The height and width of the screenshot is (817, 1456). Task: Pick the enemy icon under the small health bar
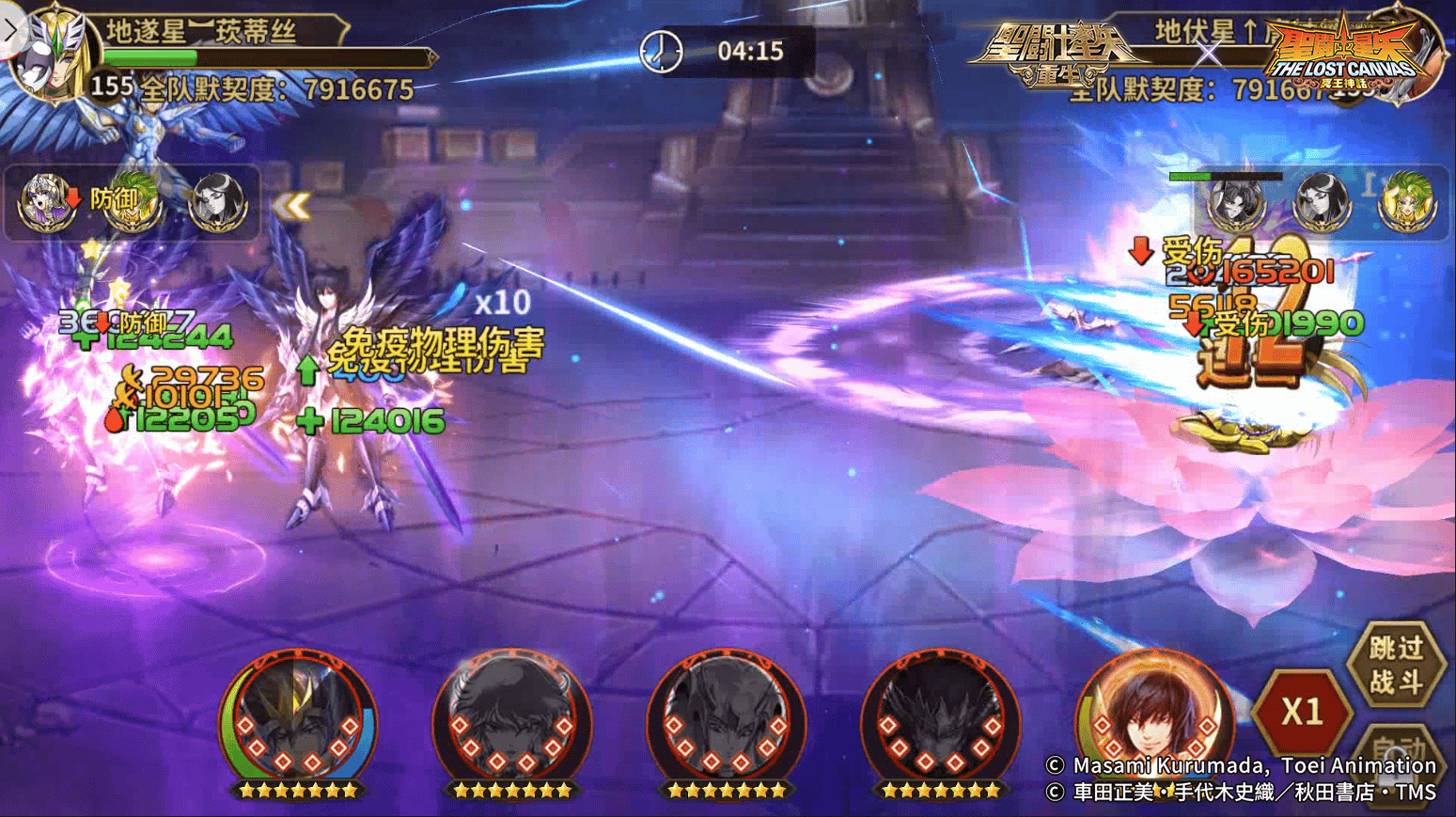pos(1235,203)
